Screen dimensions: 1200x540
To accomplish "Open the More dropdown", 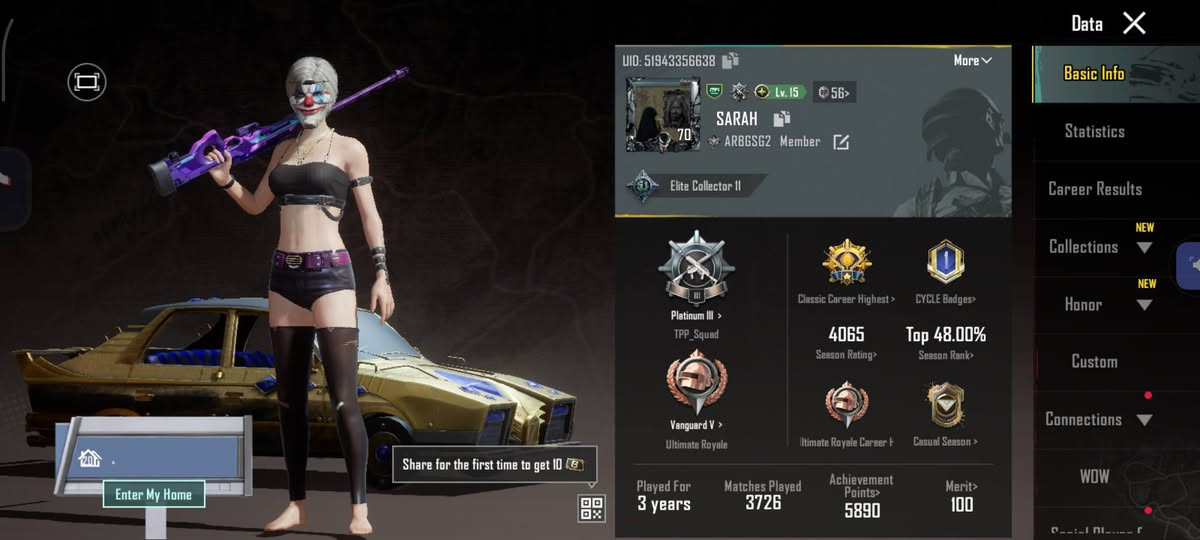I will (972, 60).
